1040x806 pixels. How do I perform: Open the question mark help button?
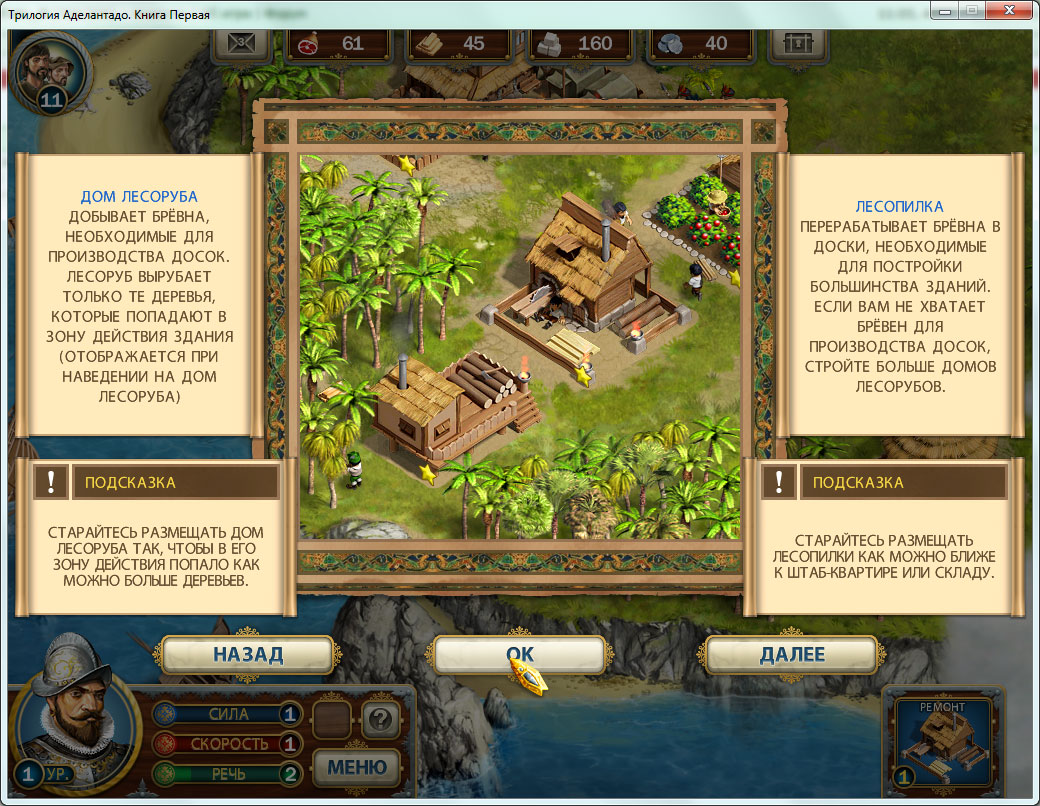point(380,717)
